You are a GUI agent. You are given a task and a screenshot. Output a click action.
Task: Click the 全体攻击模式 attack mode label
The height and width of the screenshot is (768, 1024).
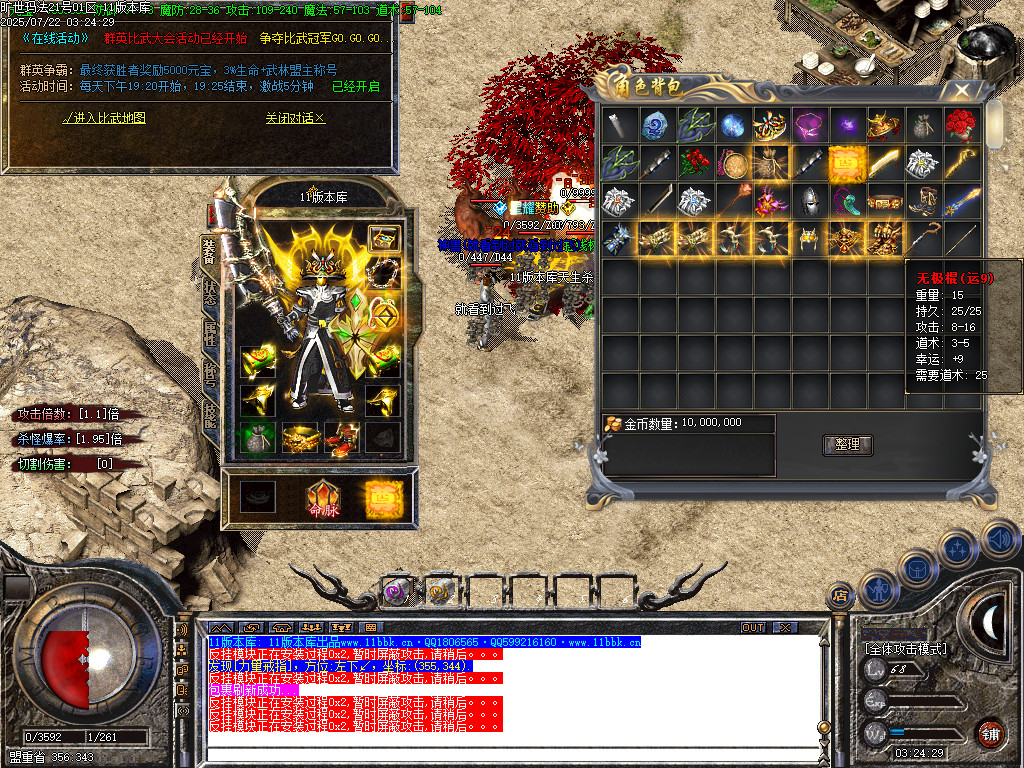906,649
